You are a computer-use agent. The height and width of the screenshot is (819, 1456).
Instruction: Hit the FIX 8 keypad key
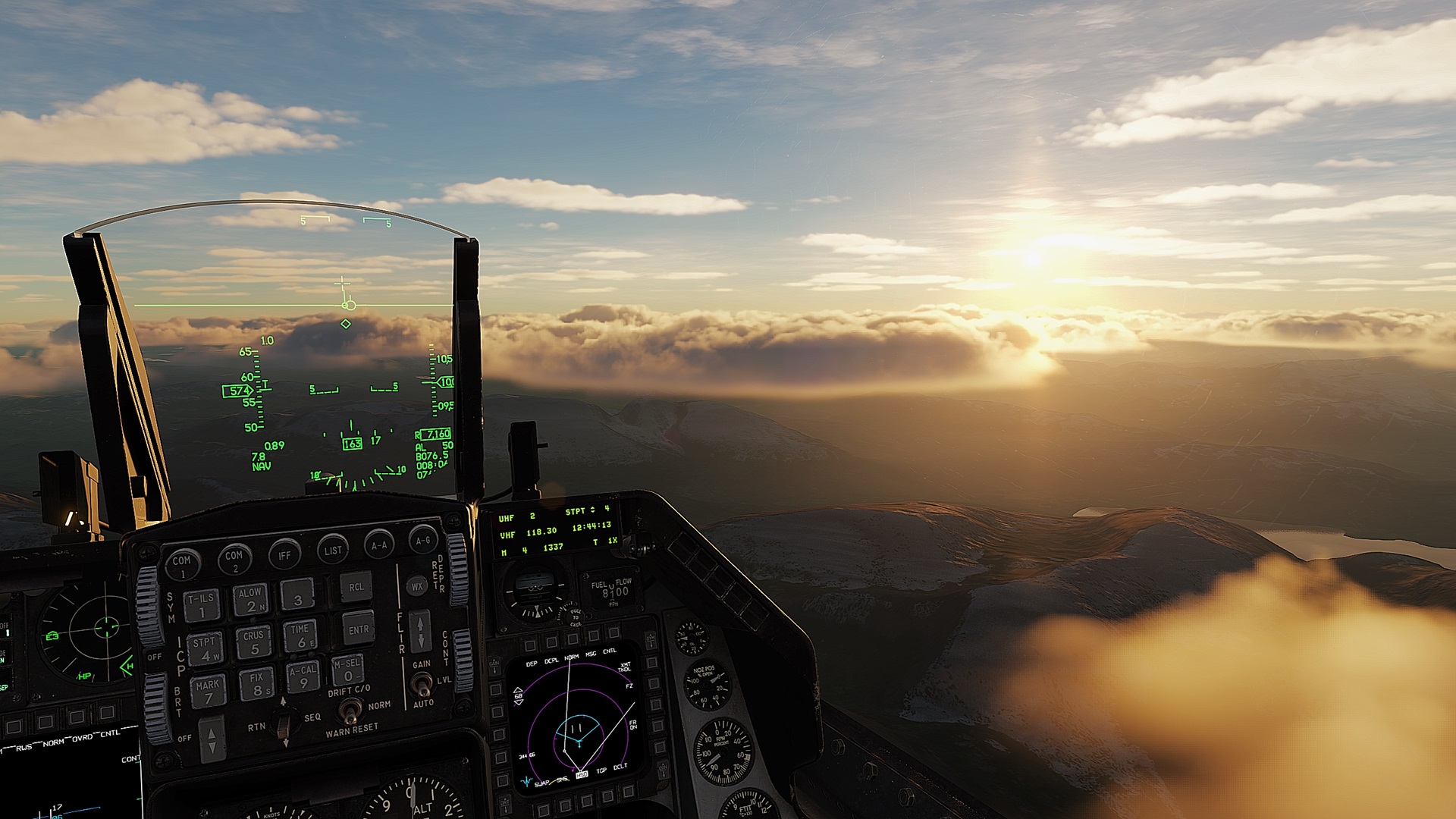(x=256, y=684)
